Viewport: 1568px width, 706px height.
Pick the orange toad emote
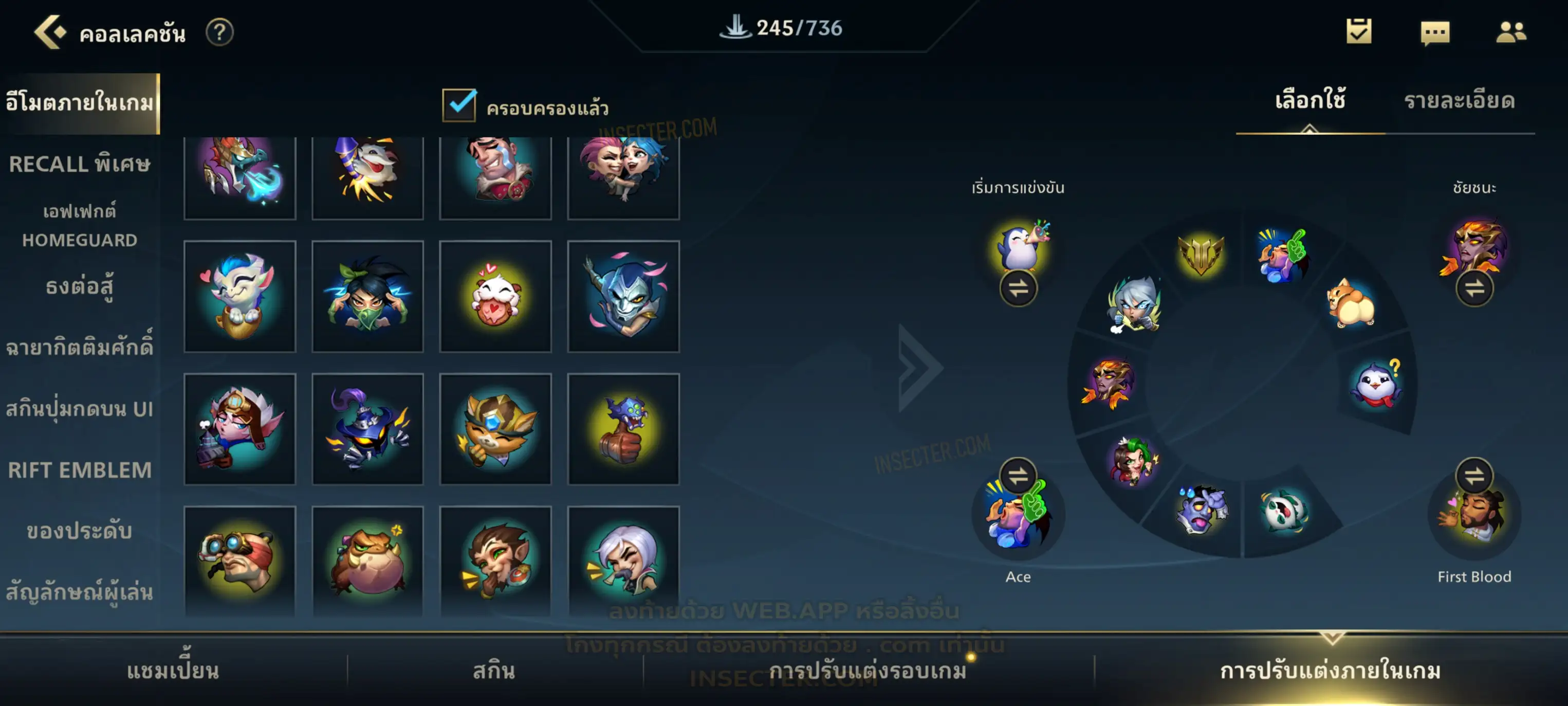(x=367, y=561)
